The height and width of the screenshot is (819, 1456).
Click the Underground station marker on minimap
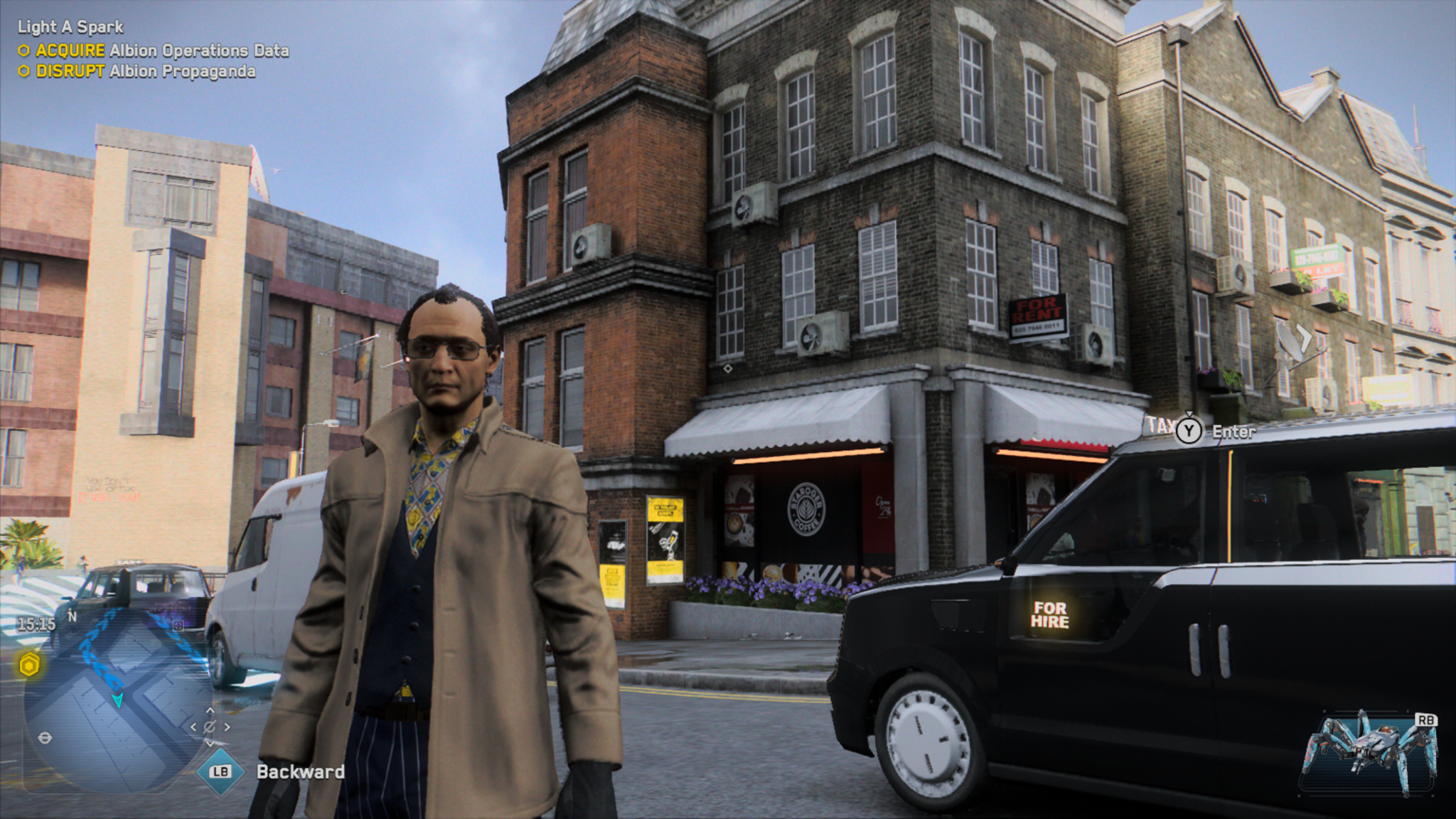coord(45,738)
